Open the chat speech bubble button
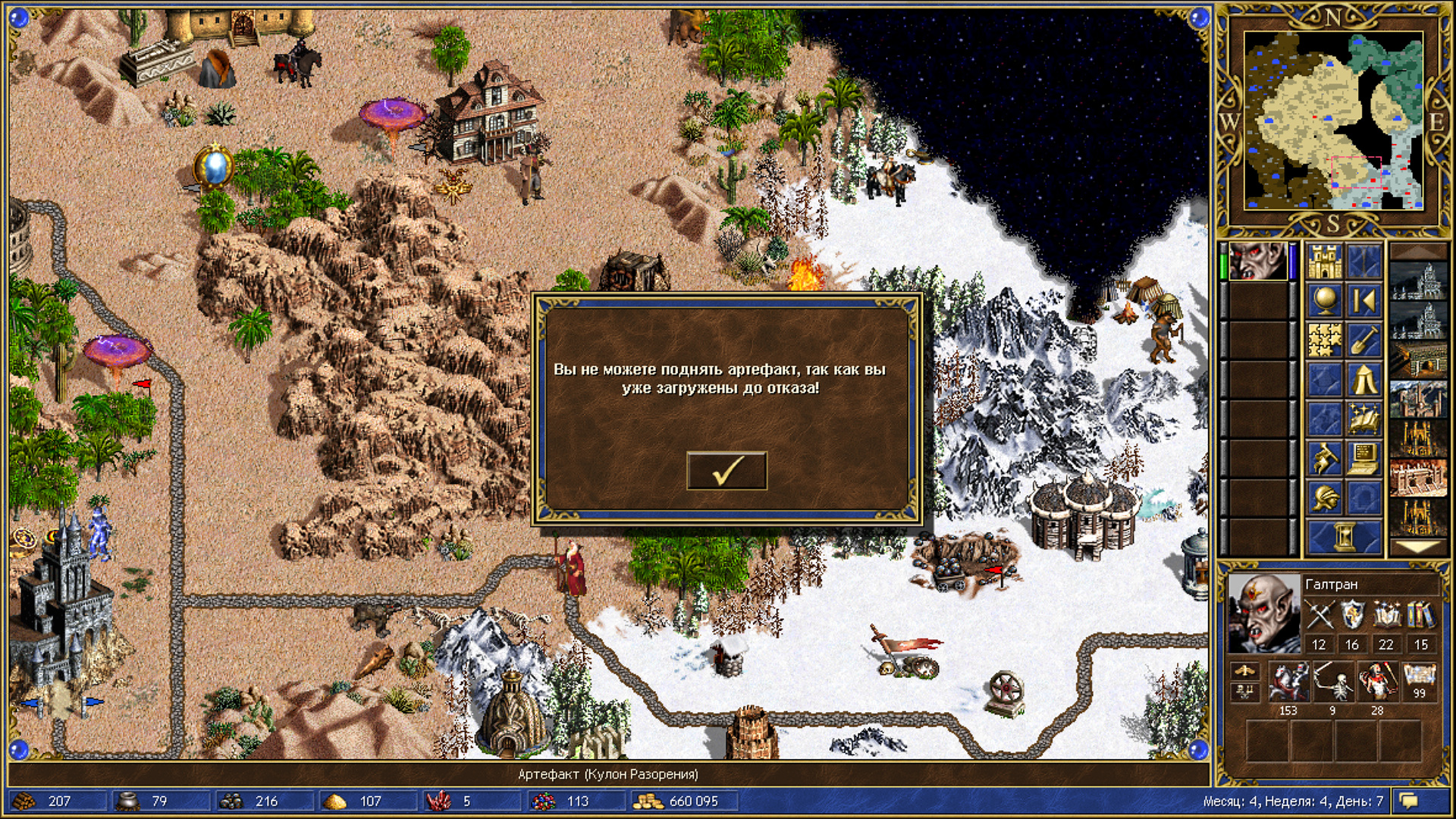 pos(1409,801)
